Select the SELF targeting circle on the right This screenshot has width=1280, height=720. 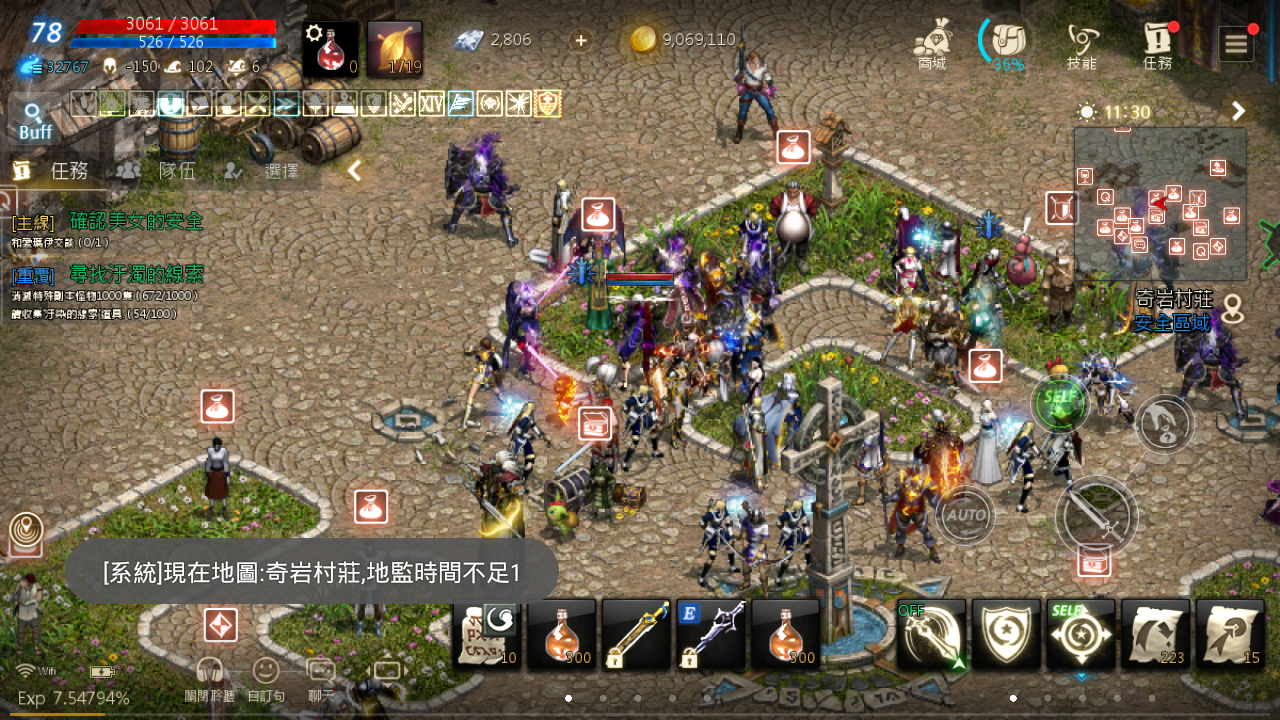1059,403
